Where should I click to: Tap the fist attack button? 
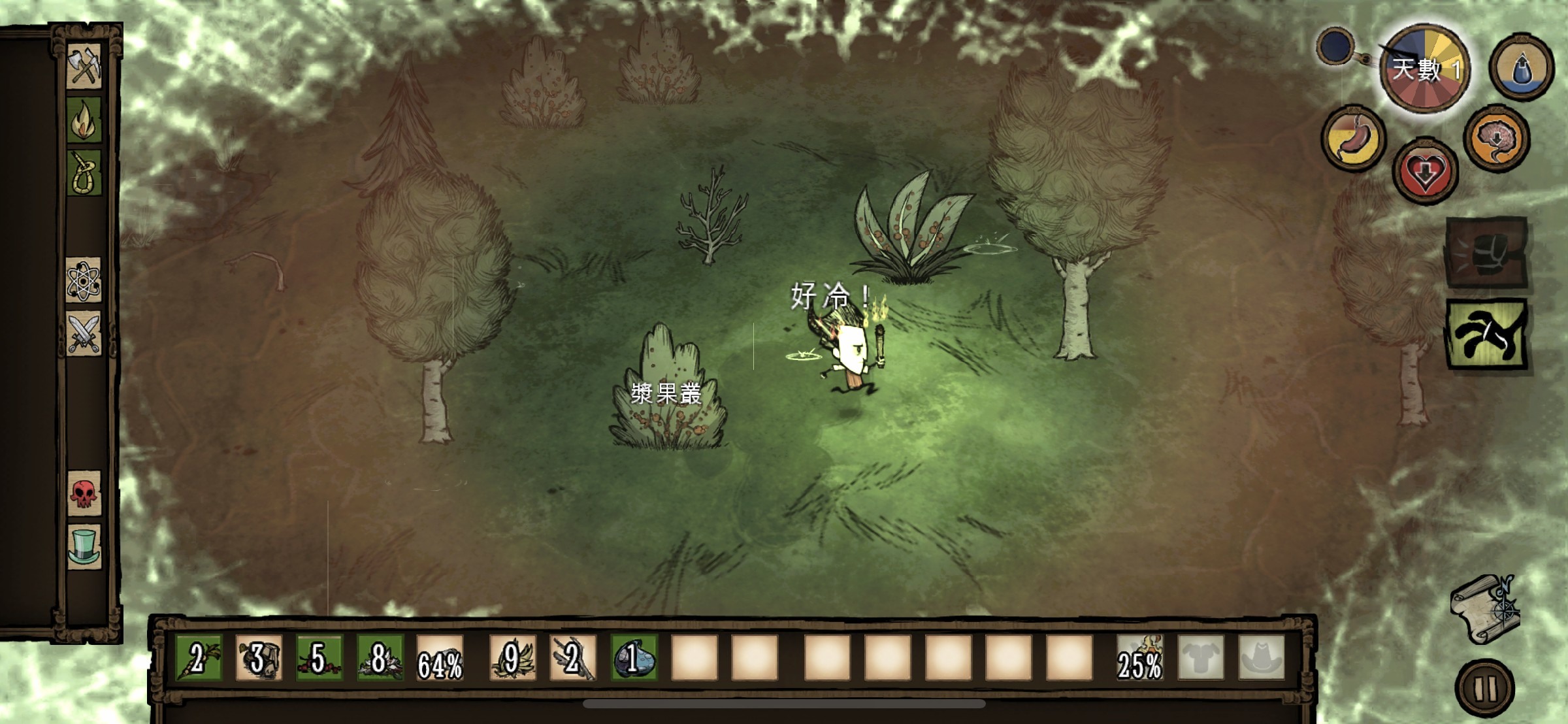pyautogui.click(x=1487, y=253)
